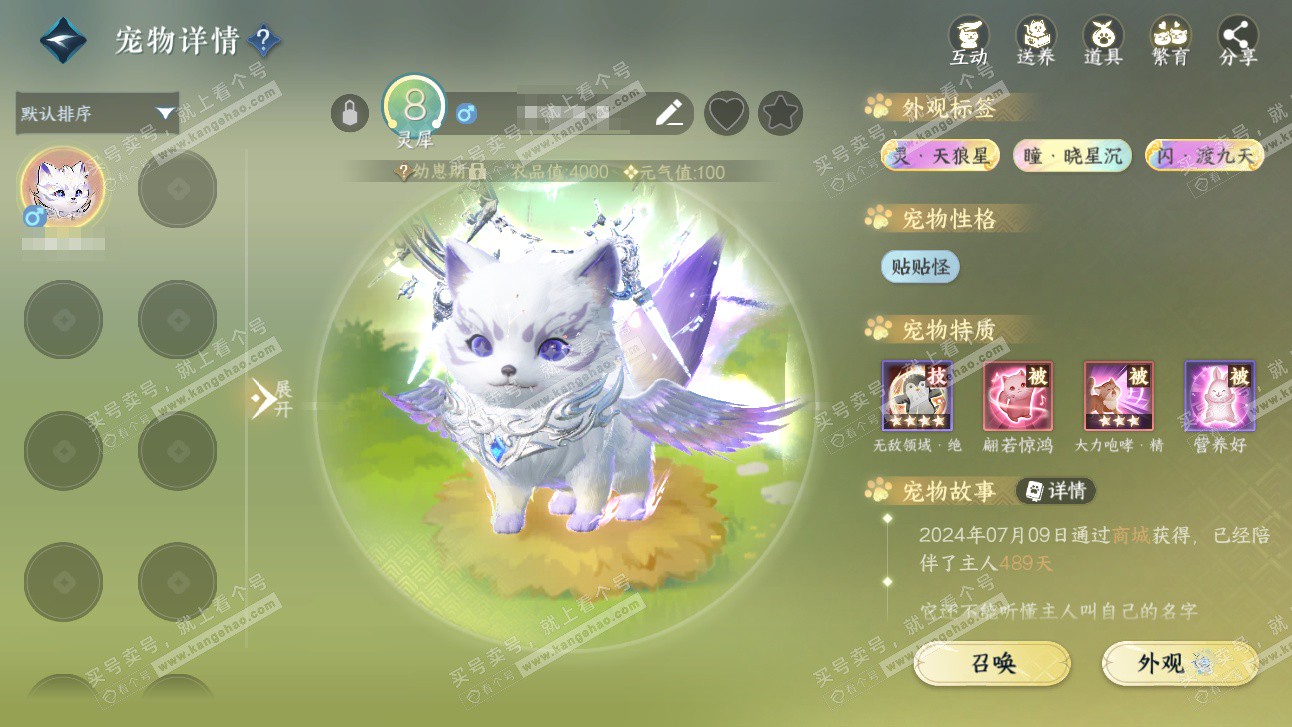Open the 道具 items menu
Image resolution: width=1292 pixels, height=727 pixels.
[x=1103, y=41]
